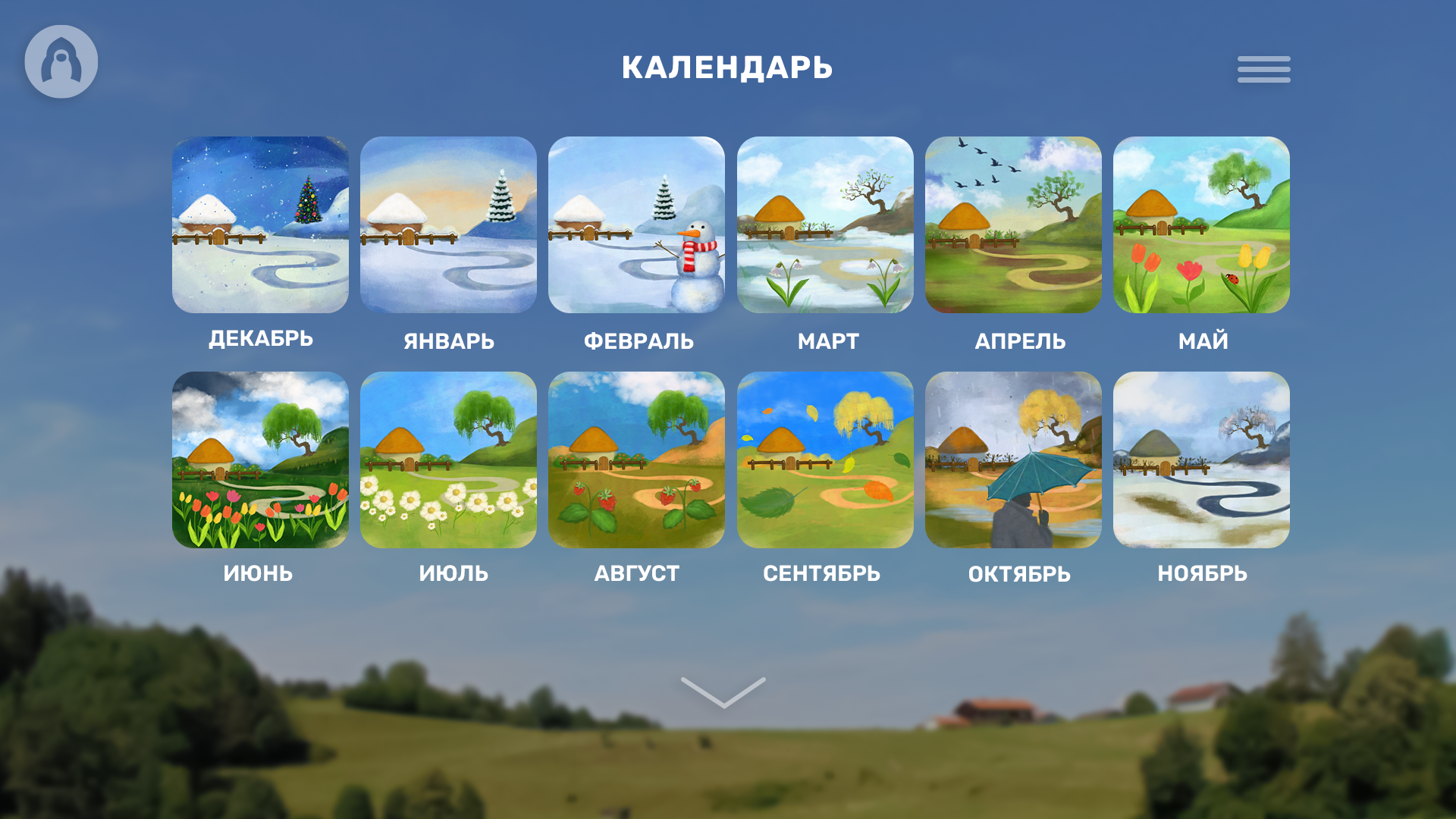
Task: Click the round character profile icon
Action: point(61,61)
